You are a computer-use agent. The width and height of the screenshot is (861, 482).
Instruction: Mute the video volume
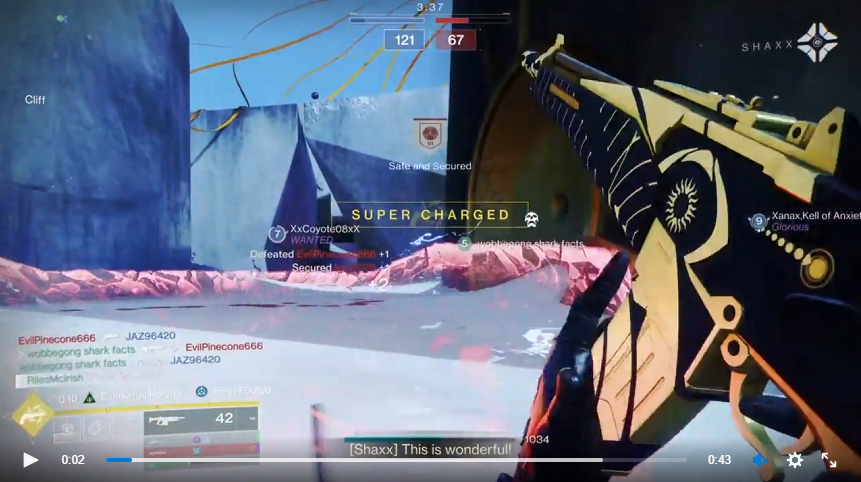click(760, 460)
